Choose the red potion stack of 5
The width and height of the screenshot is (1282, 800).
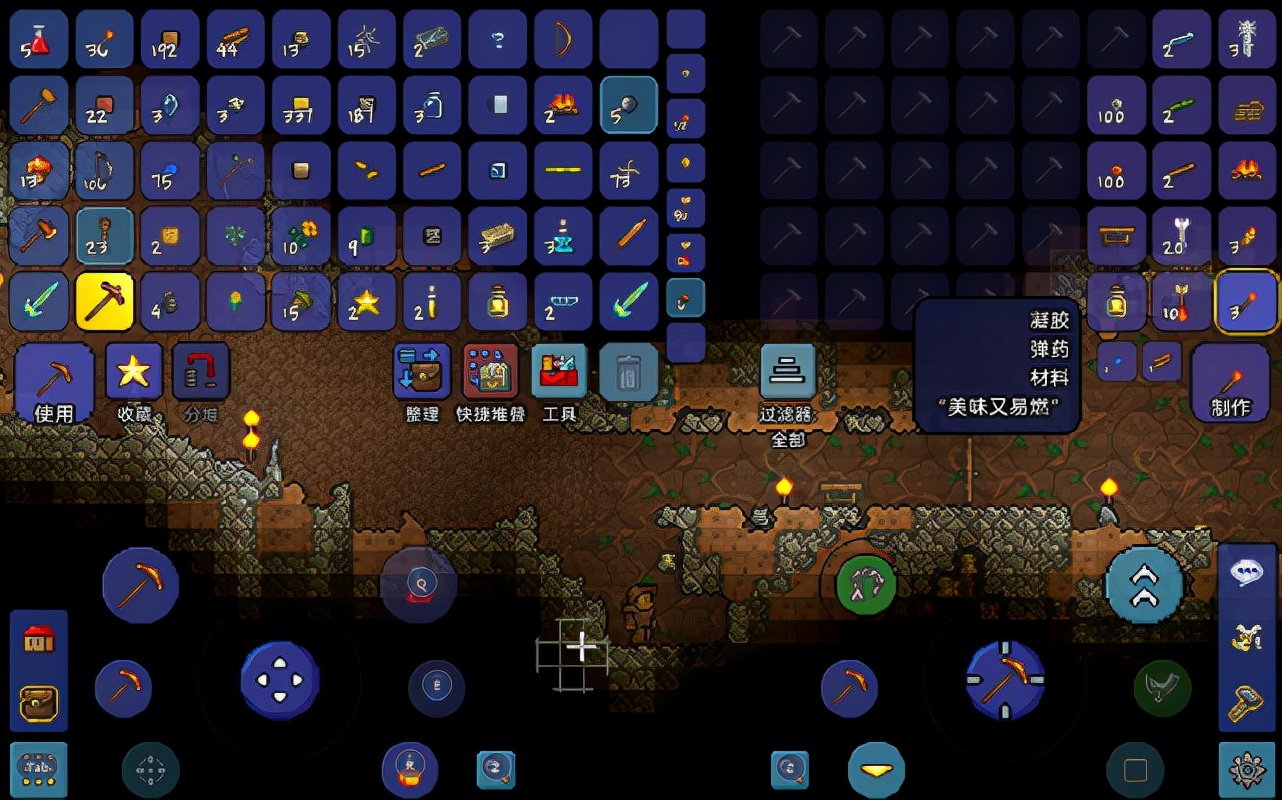click(39, 40)
